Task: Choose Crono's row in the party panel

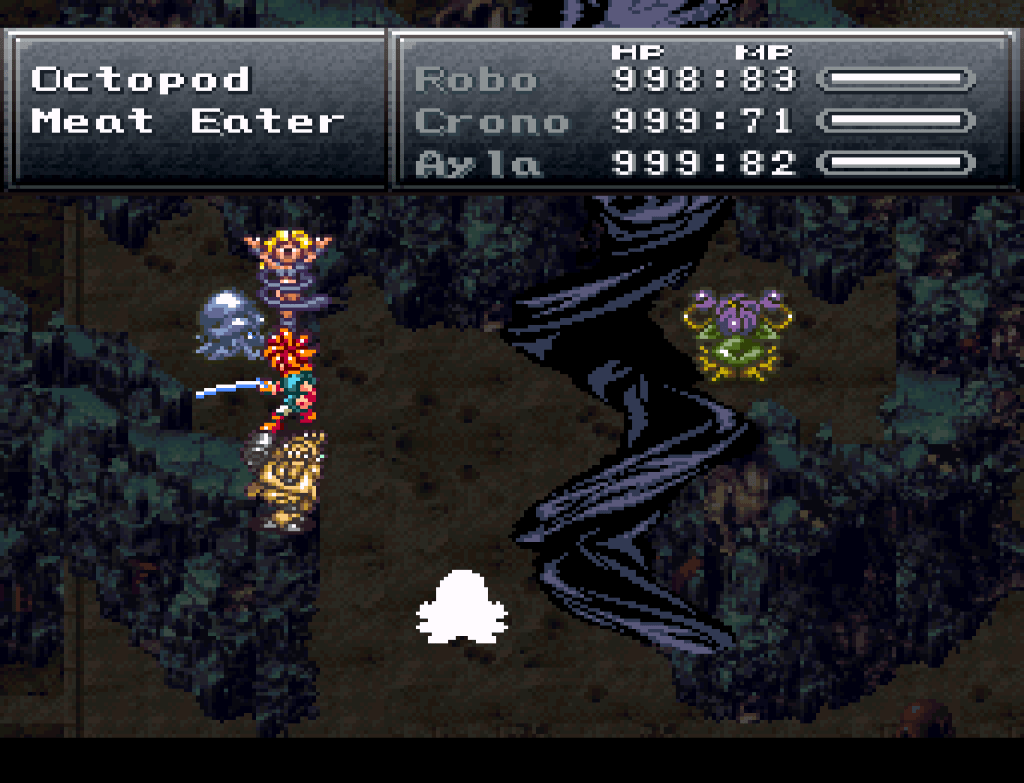Action: pyautogui.click(x=491, y=122)
